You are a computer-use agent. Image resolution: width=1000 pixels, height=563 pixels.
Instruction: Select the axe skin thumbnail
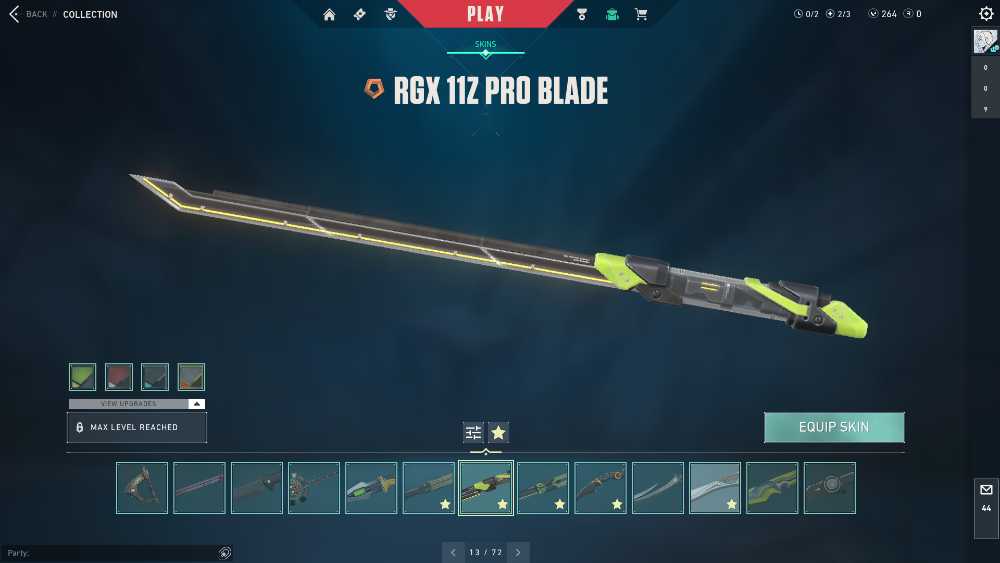142,488
